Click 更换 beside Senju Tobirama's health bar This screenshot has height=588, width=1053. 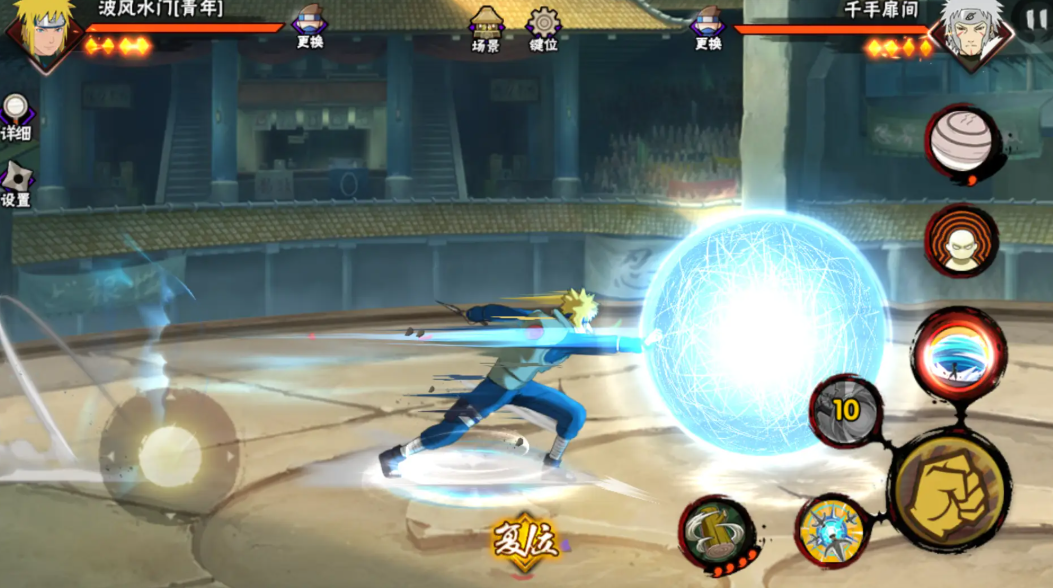pos(708,26)
